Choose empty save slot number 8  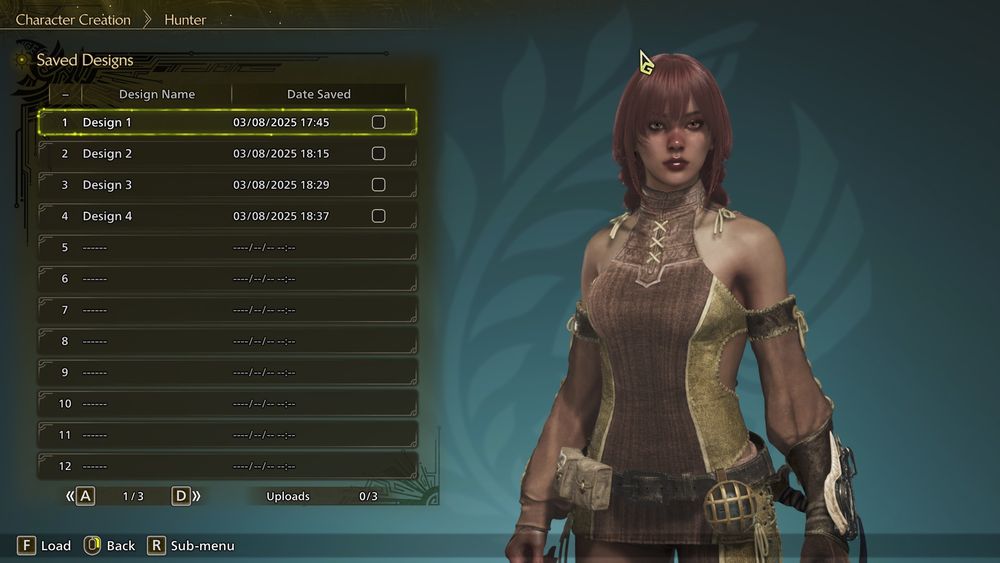pos(227,341)
